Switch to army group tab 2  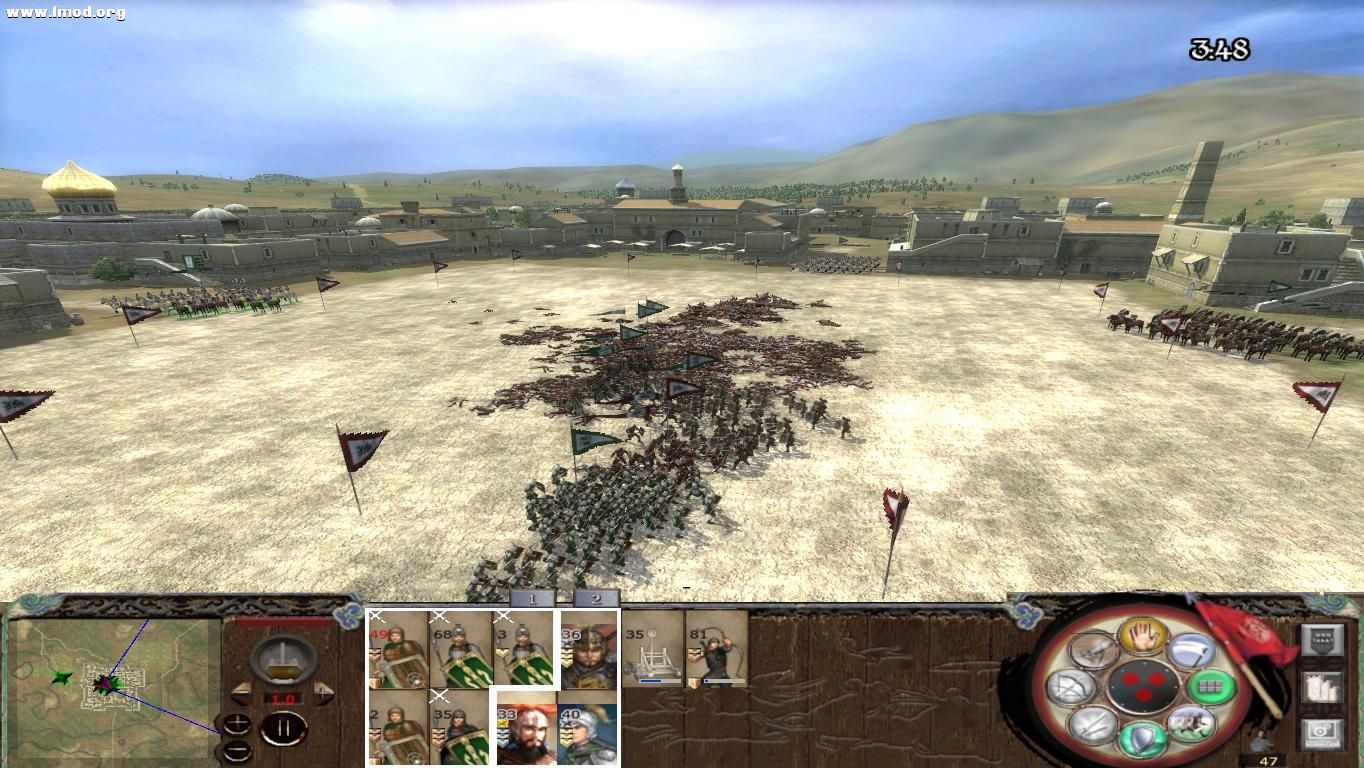click(x=597, y=600)
